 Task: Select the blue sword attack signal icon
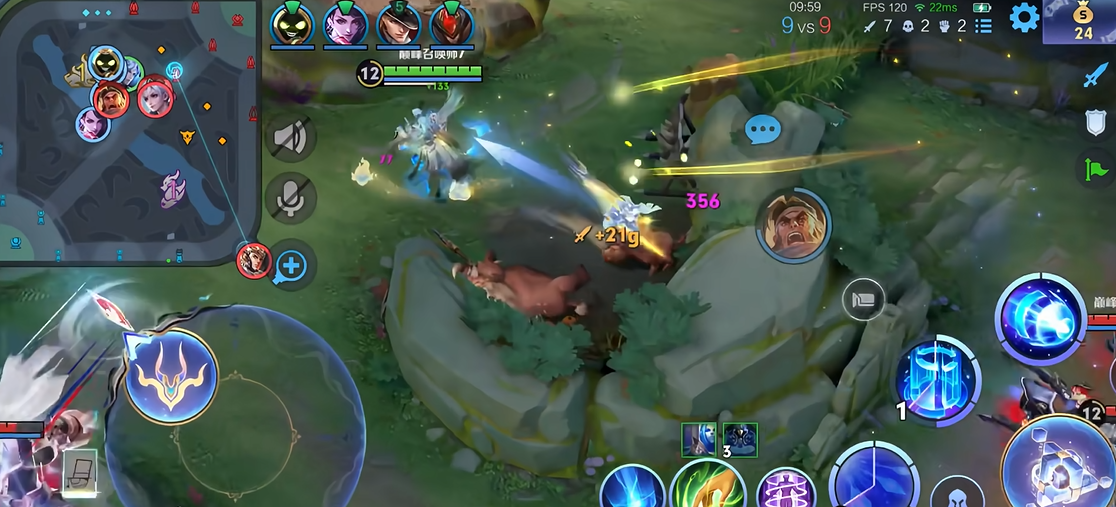(x=1096, y=74)
